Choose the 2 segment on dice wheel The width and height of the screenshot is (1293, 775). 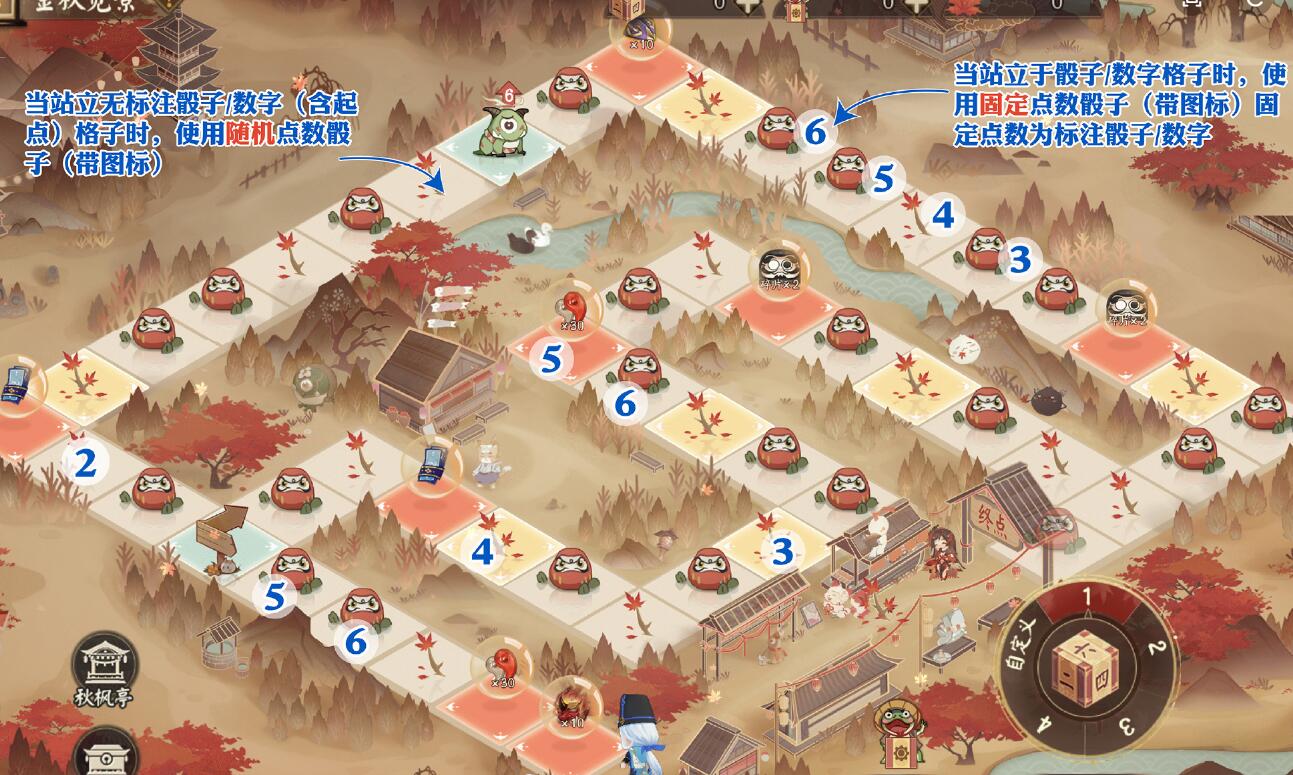[1154, 647]
